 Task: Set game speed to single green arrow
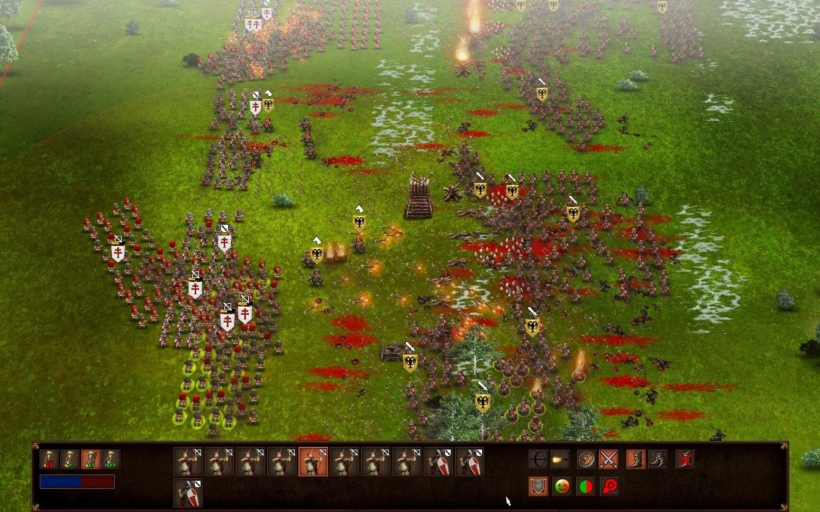(x=69, y=459)
